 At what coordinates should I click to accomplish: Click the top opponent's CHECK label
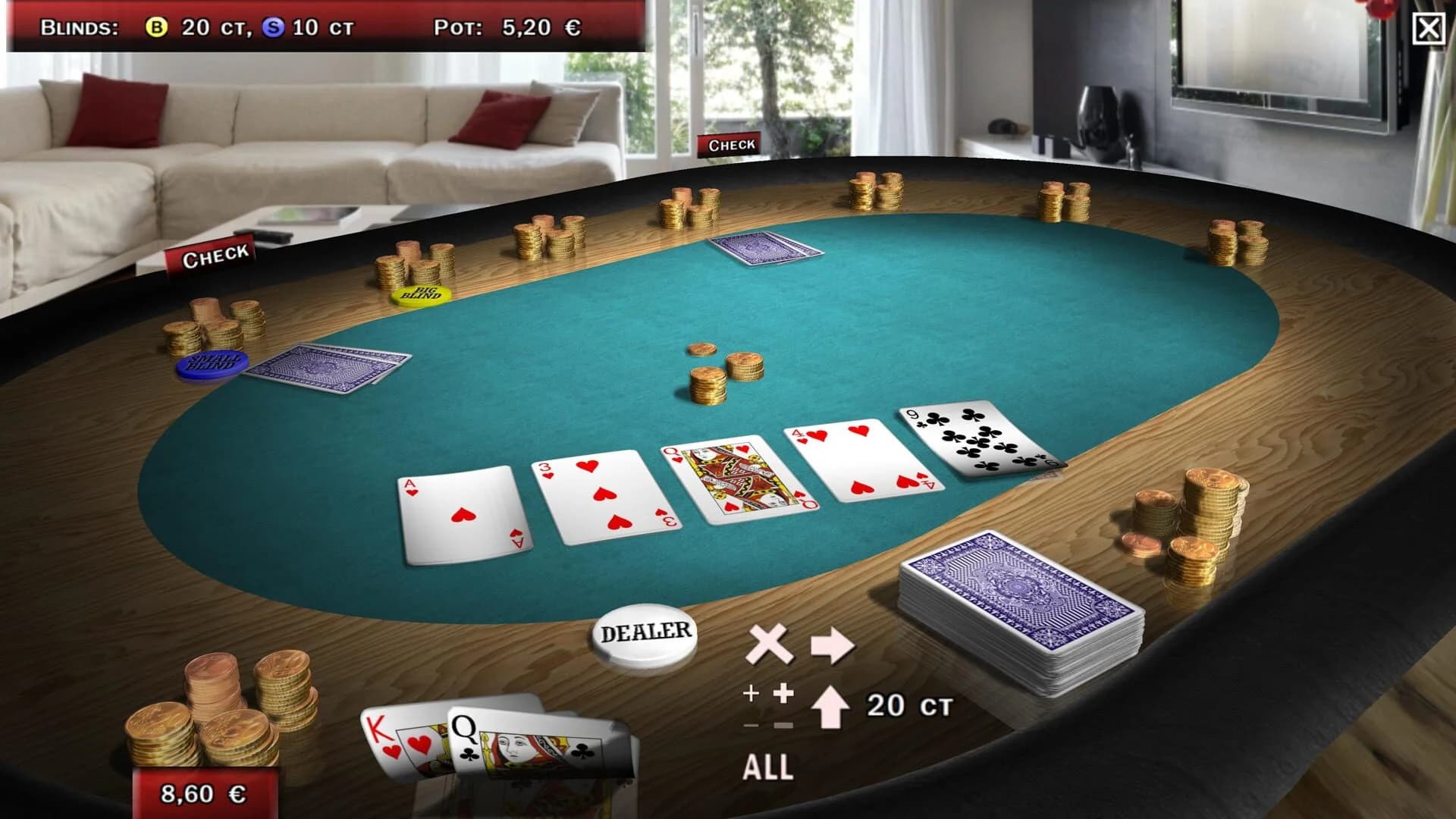click(730, 143)
